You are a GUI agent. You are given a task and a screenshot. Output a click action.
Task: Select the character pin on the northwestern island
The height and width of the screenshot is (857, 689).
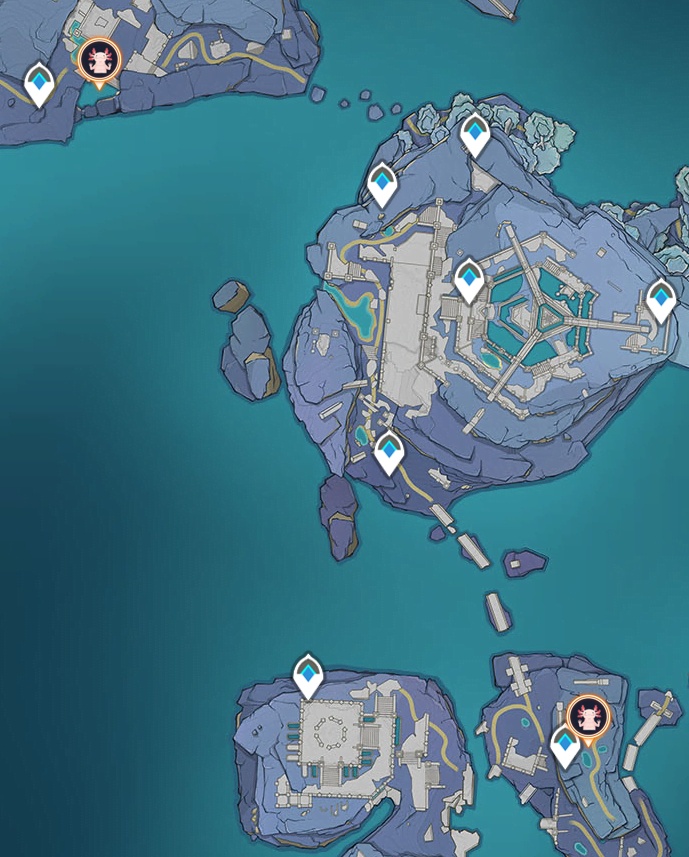pyautogui.click(x=101, y=60)
